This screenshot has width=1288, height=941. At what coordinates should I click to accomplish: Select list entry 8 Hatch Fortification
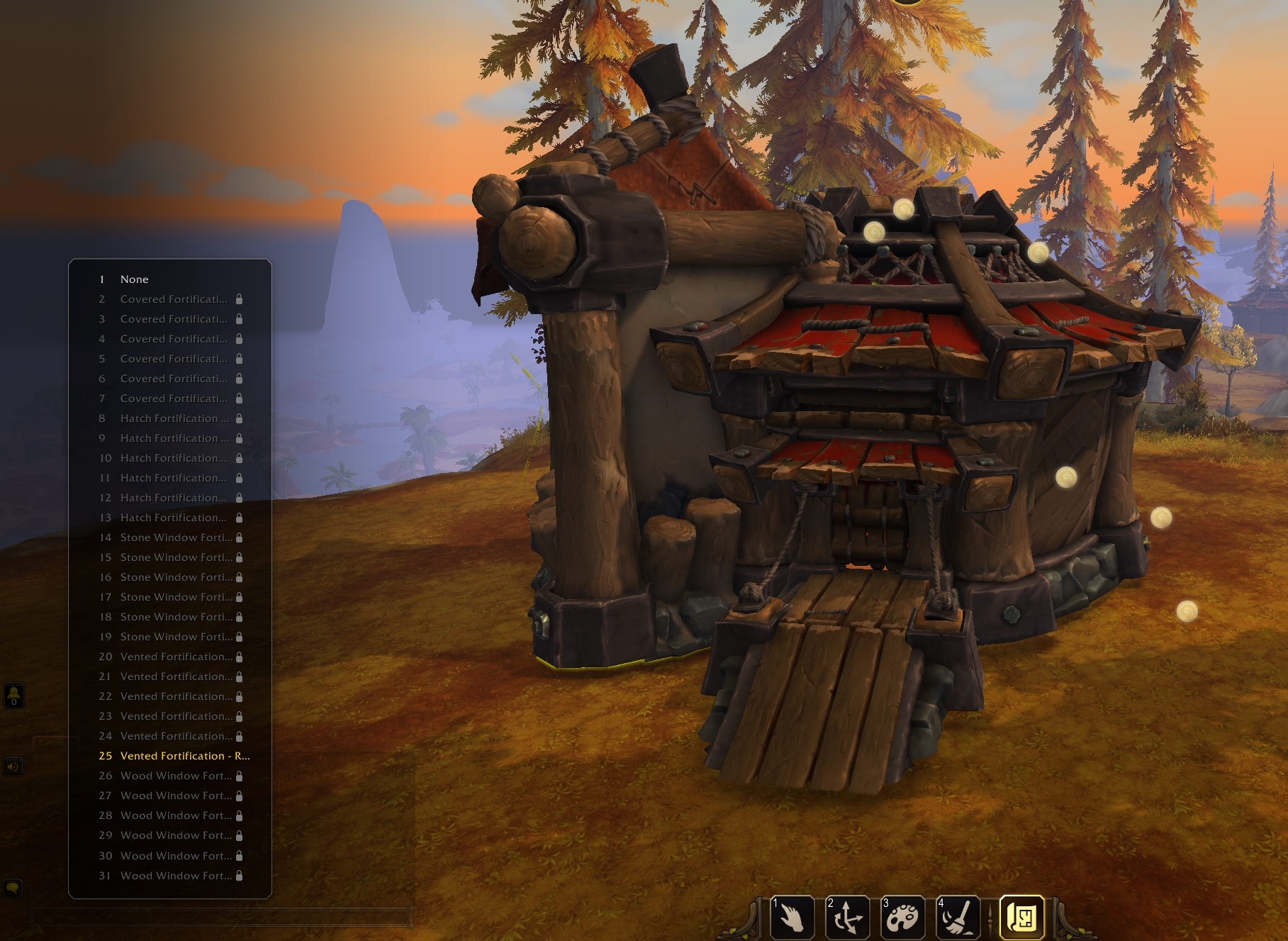click(x=174, y=418)
